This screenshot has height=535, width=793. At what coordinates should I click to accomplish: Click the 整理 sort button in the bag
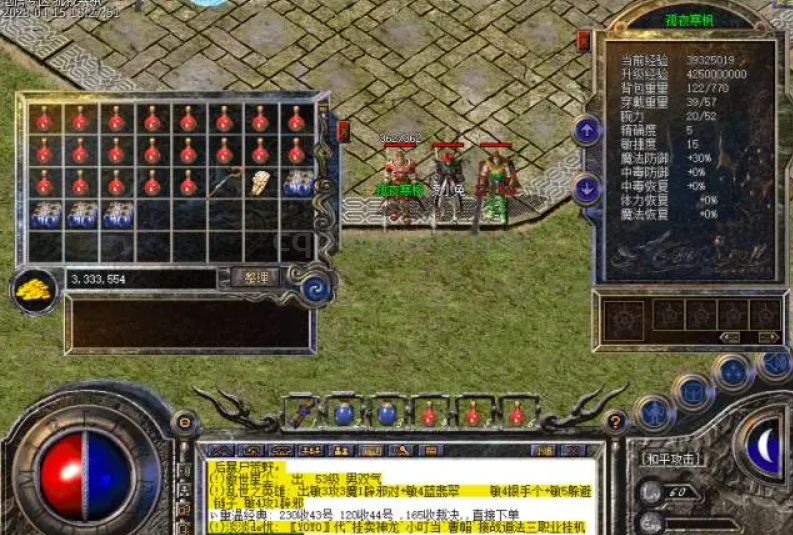point(254,278)
